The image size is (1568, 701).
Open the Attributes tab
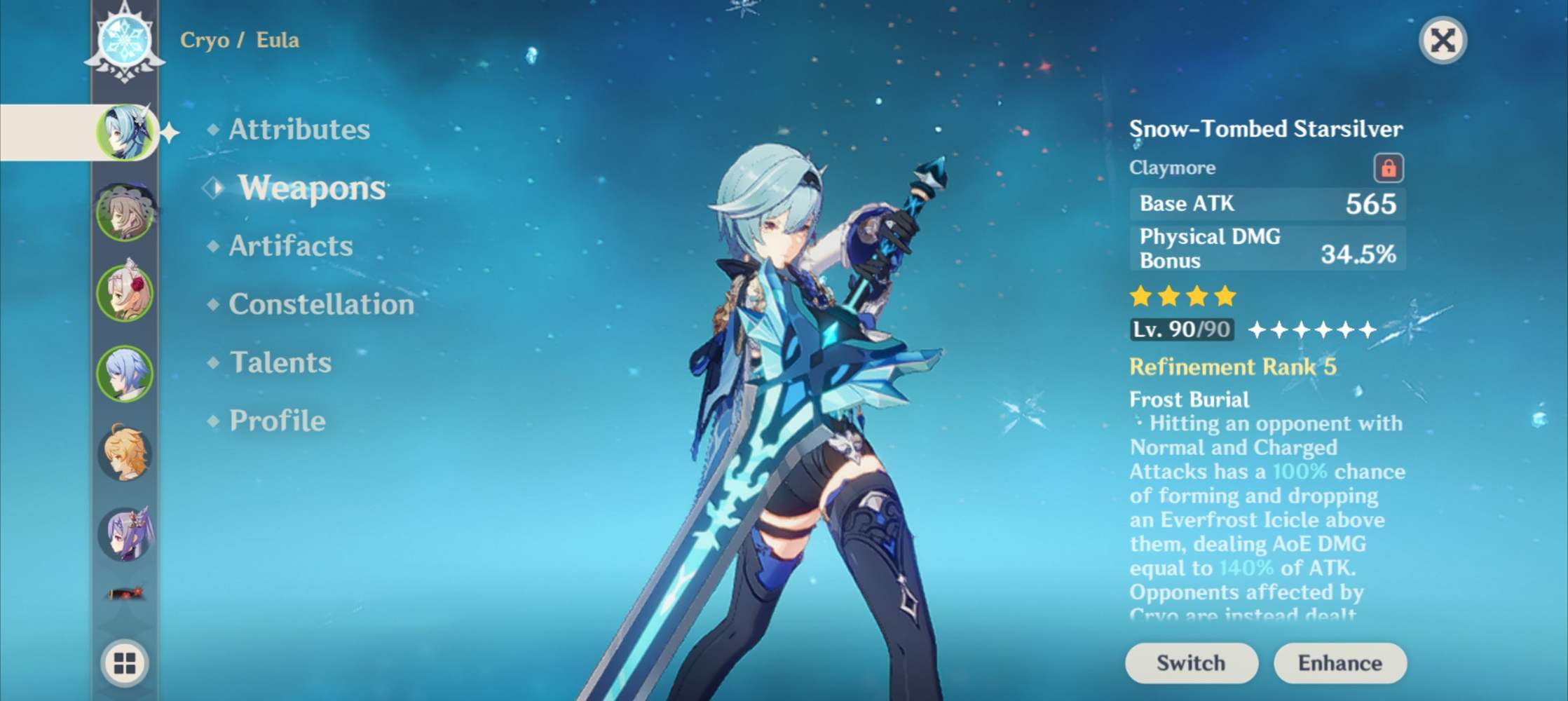(x=301, y=129)
